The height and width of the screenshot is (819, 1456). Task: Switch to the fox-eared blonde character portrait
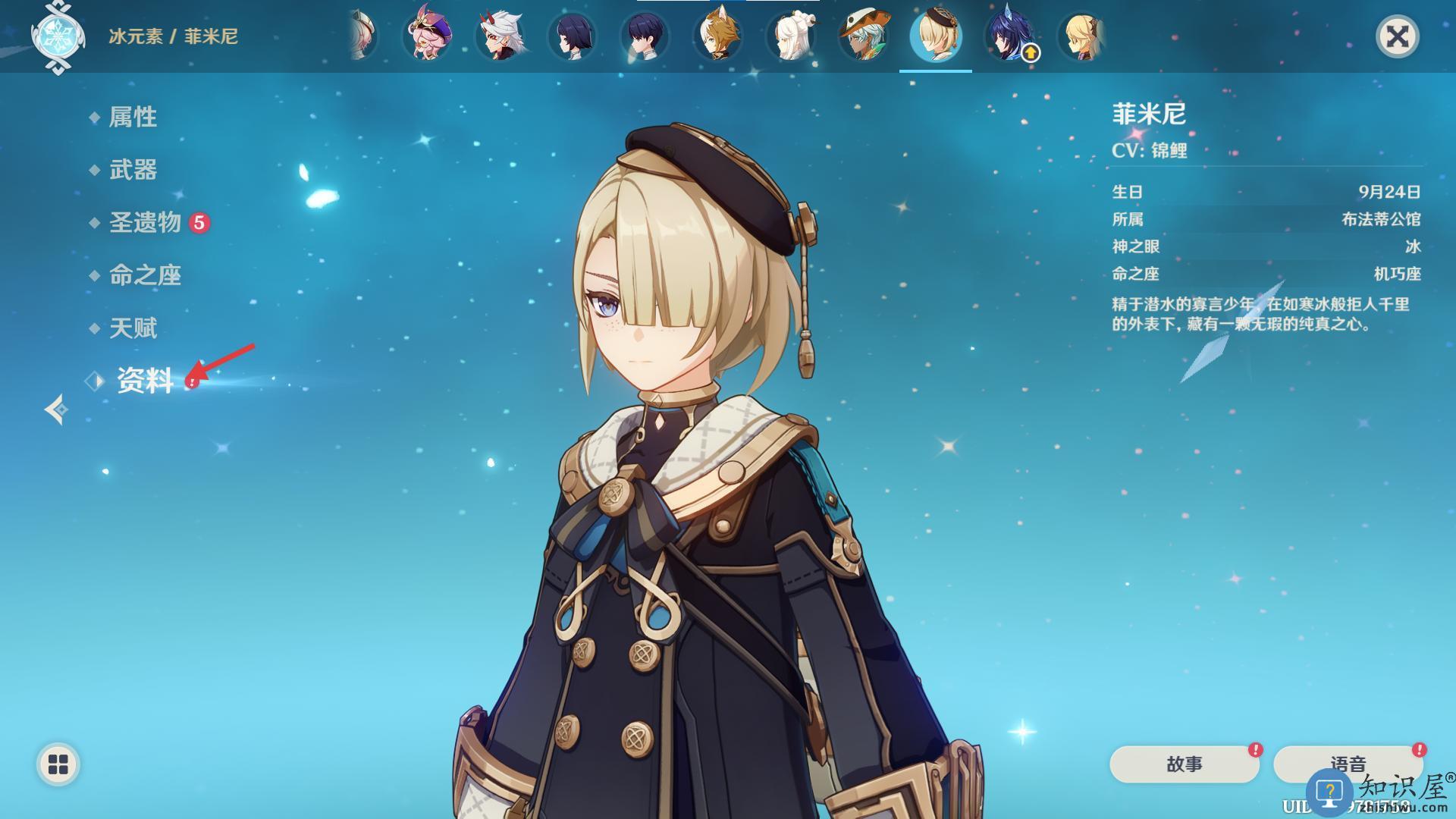tap(717, 36)
